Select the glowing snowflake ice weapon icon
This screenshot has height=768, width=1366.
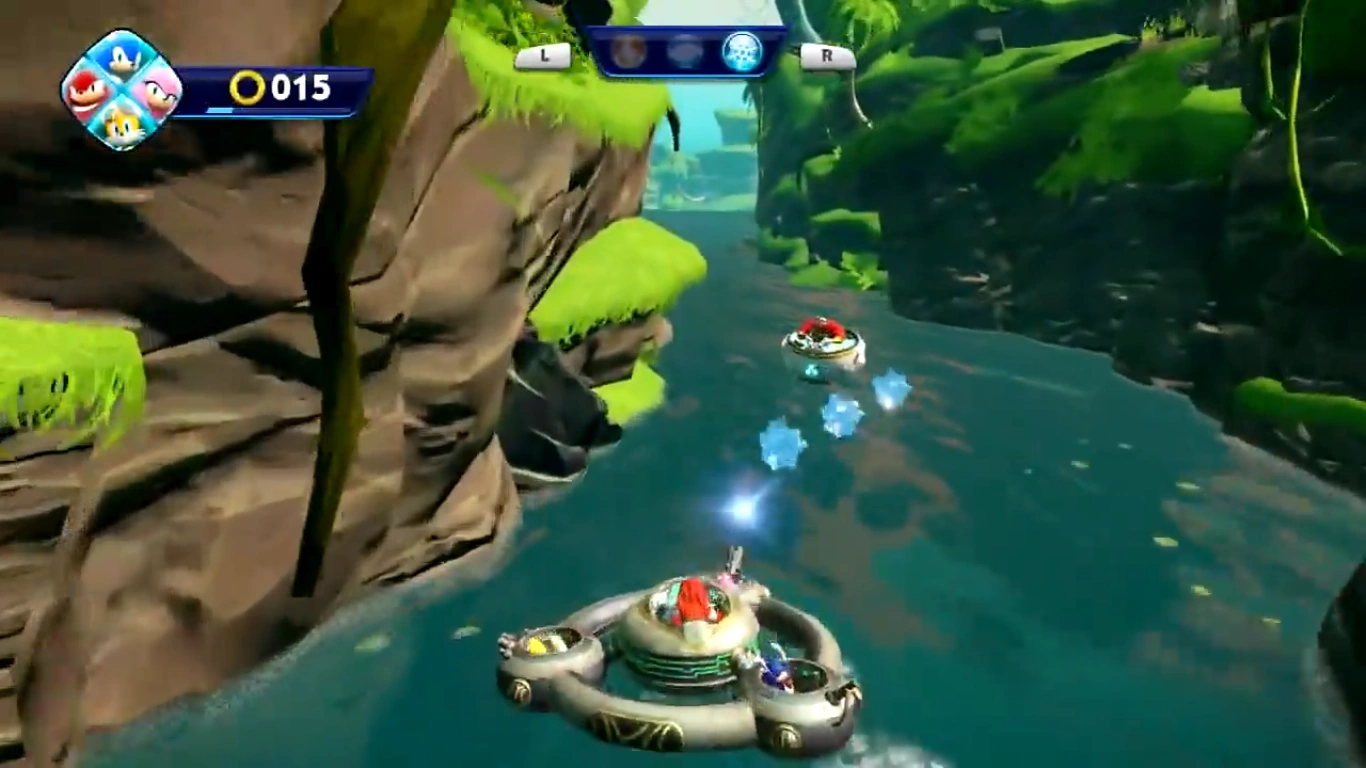tap(742, 51)
